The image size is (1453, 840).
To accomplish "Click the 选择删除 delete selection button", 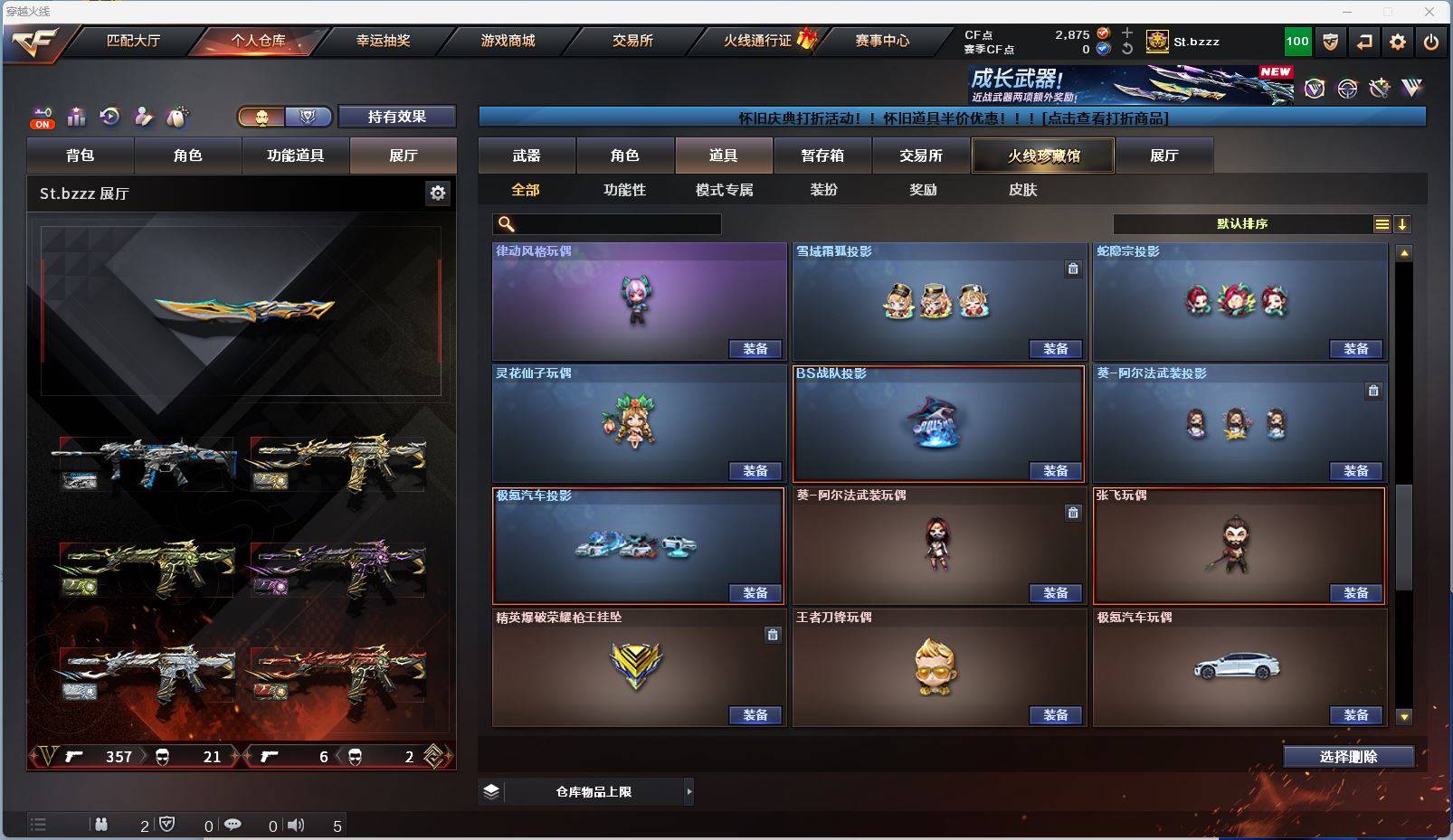I will click(x=1348, y=757).
